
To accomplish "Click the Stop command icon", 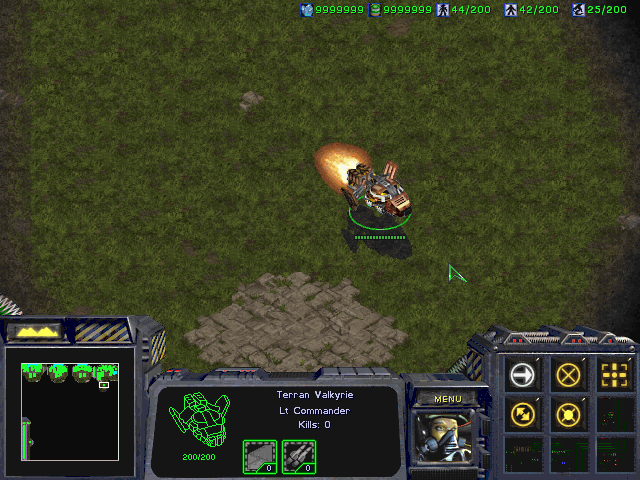I will [x=569, y=375].
